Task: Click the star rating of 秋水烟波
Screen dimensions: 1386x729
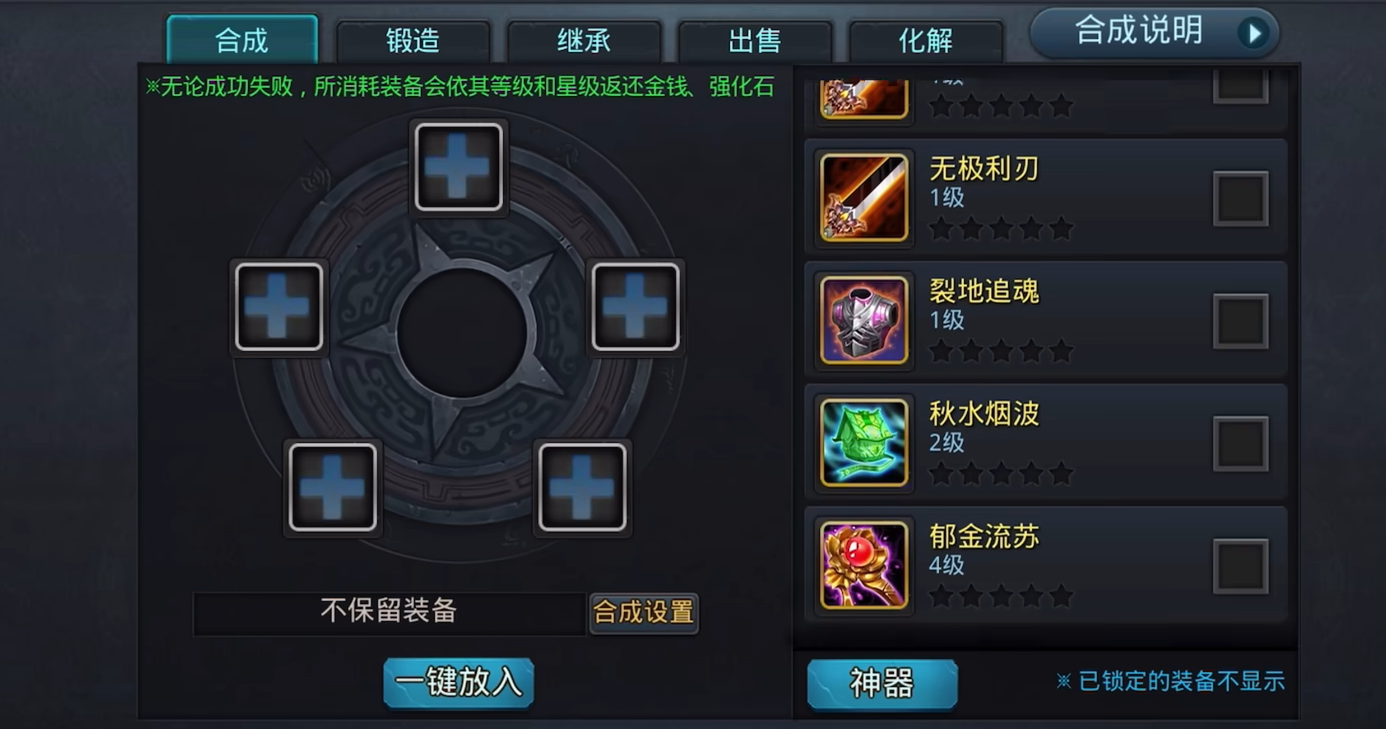Action: click(1001, 472)
